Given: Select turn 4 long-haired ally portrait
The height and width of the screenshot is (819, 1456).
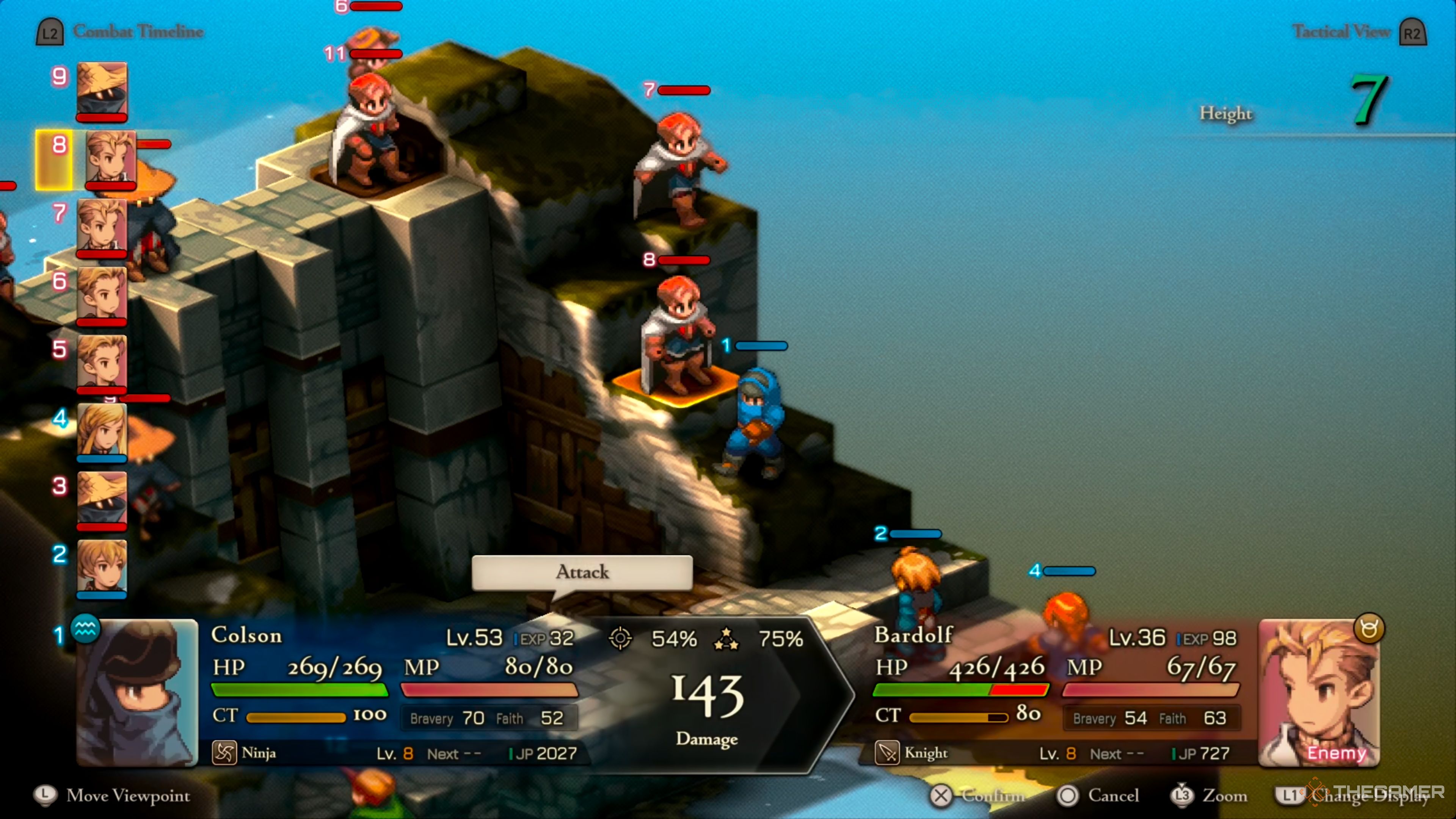Looking at the screenshot, I should coord(102,431).
